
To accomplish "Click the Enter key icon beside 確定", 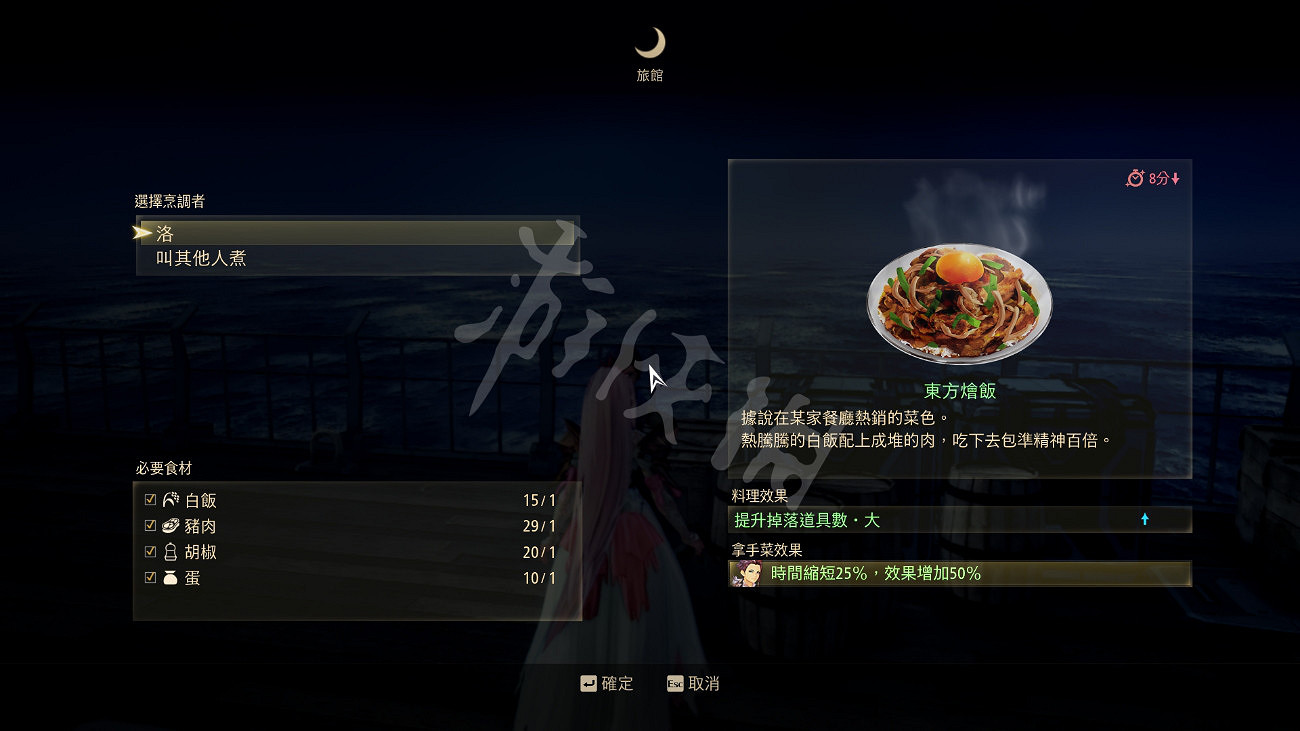I will coord(588,683).
